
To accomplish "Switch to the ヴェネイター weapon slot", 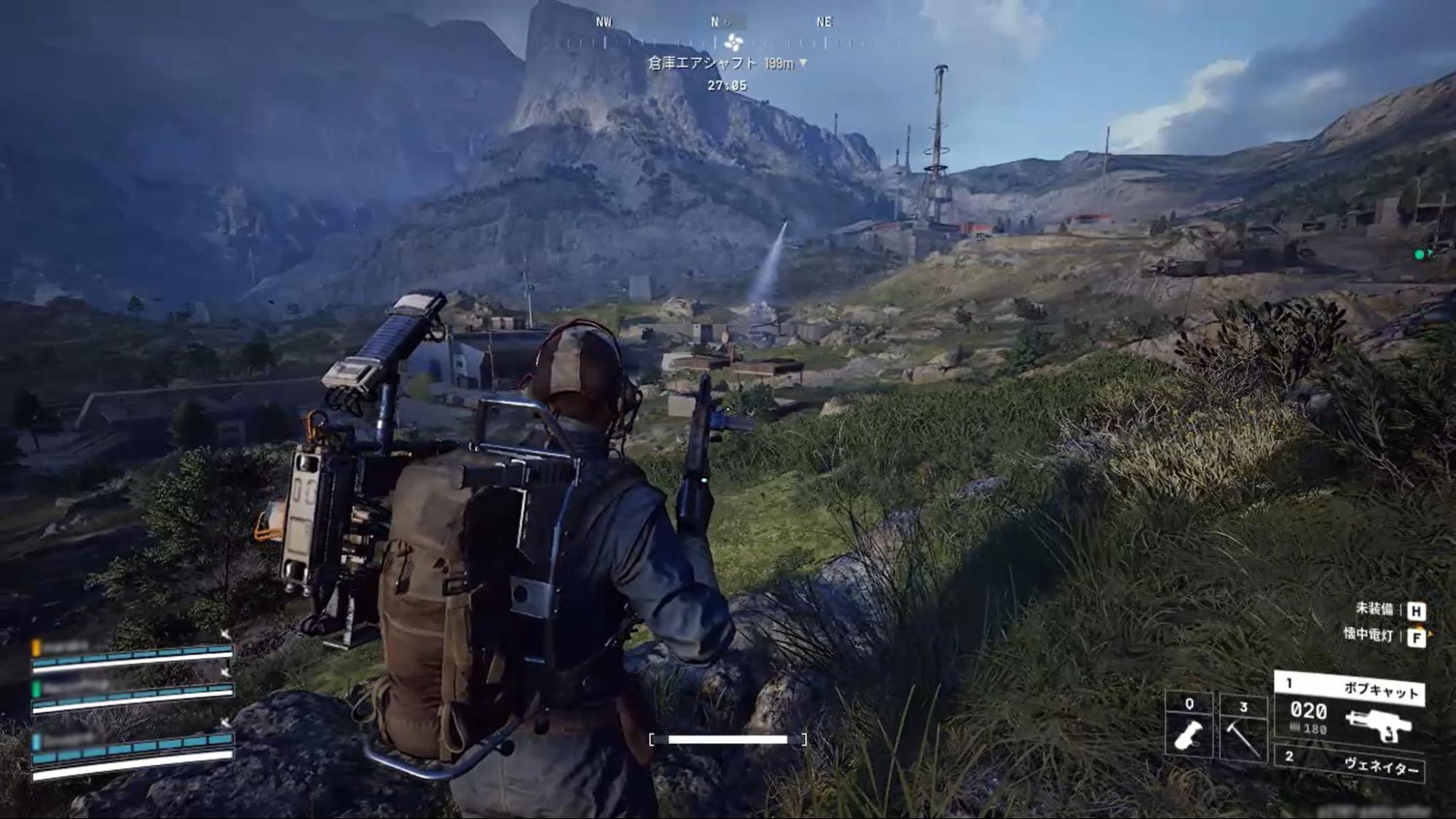I will tap(1349, 764).
